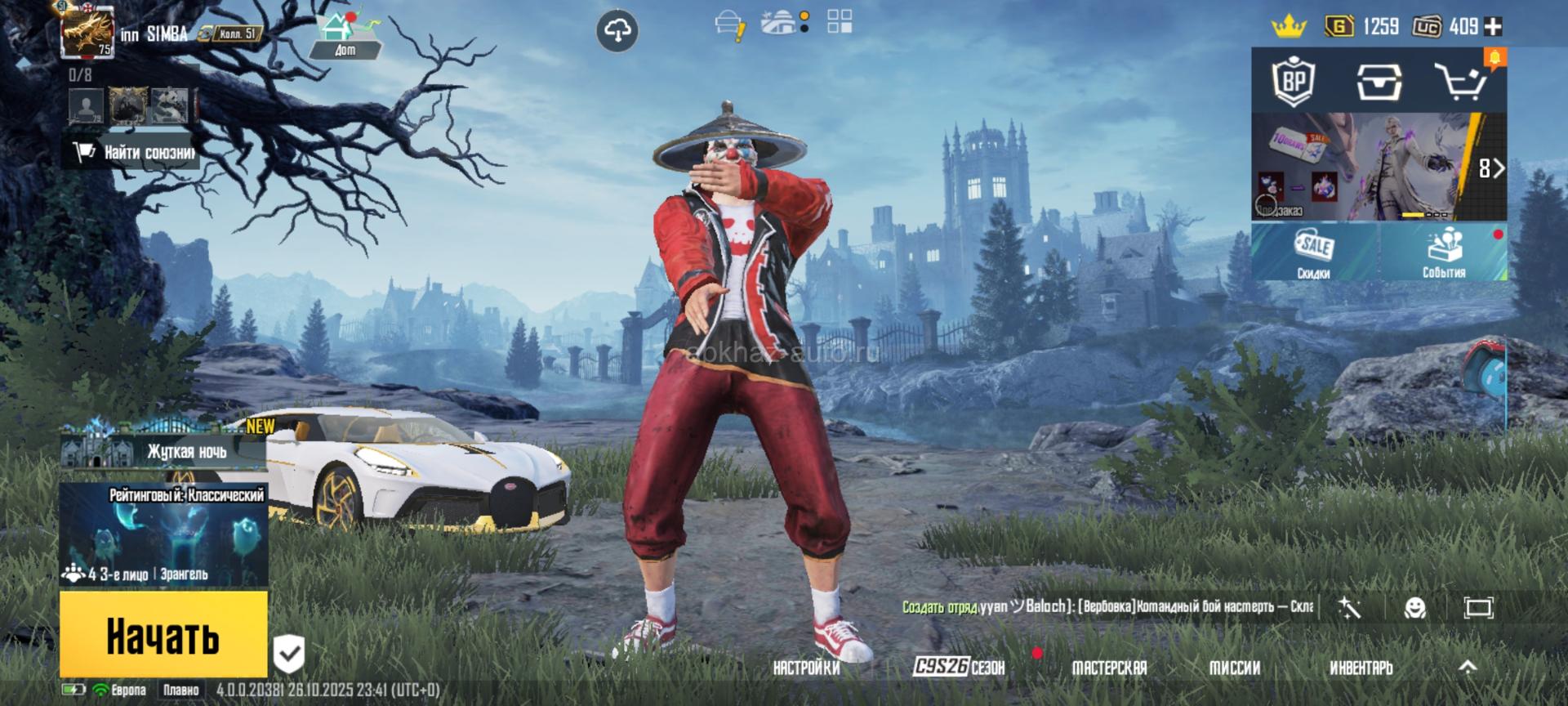
Task: Open the SIMBA player profile avatar
Action: (87, 33)
